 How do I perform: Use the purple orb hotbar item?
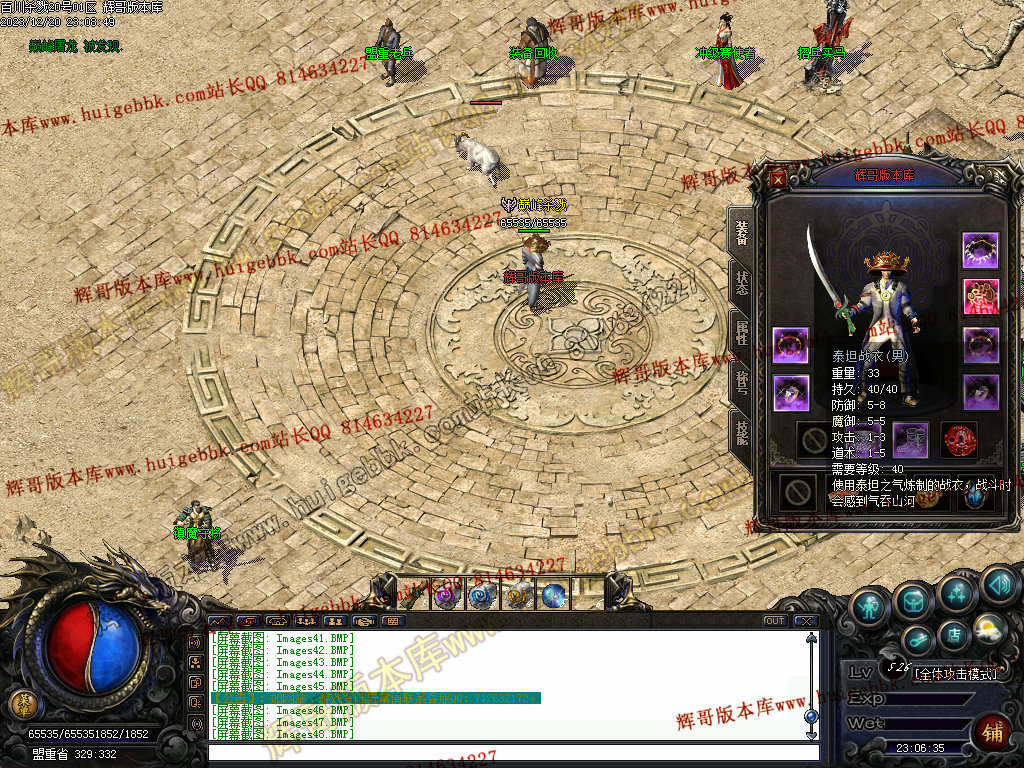446,596
